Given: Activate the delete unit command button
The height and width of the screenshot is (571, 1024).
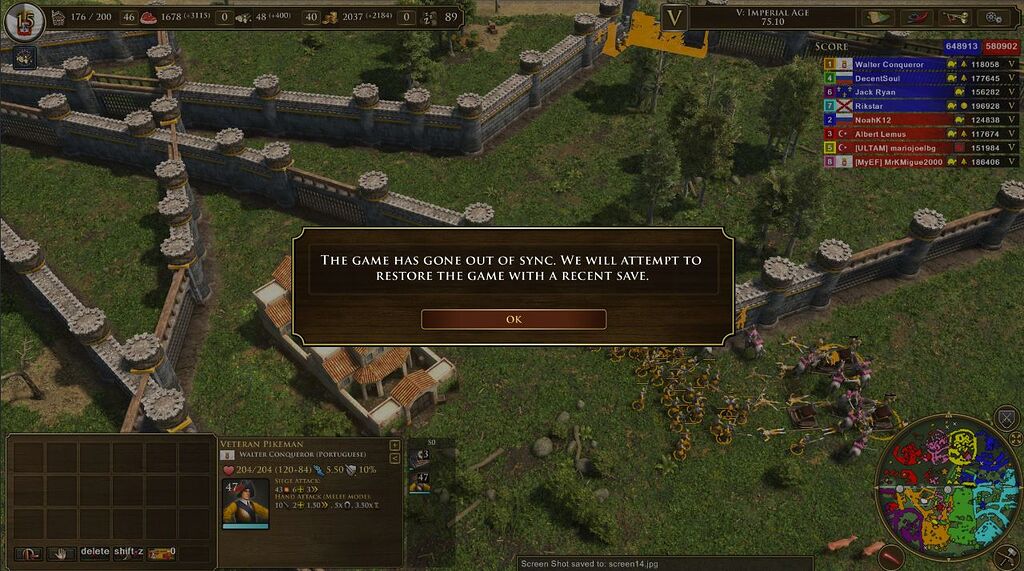Looking at the screenshot, I should (95, 551).
